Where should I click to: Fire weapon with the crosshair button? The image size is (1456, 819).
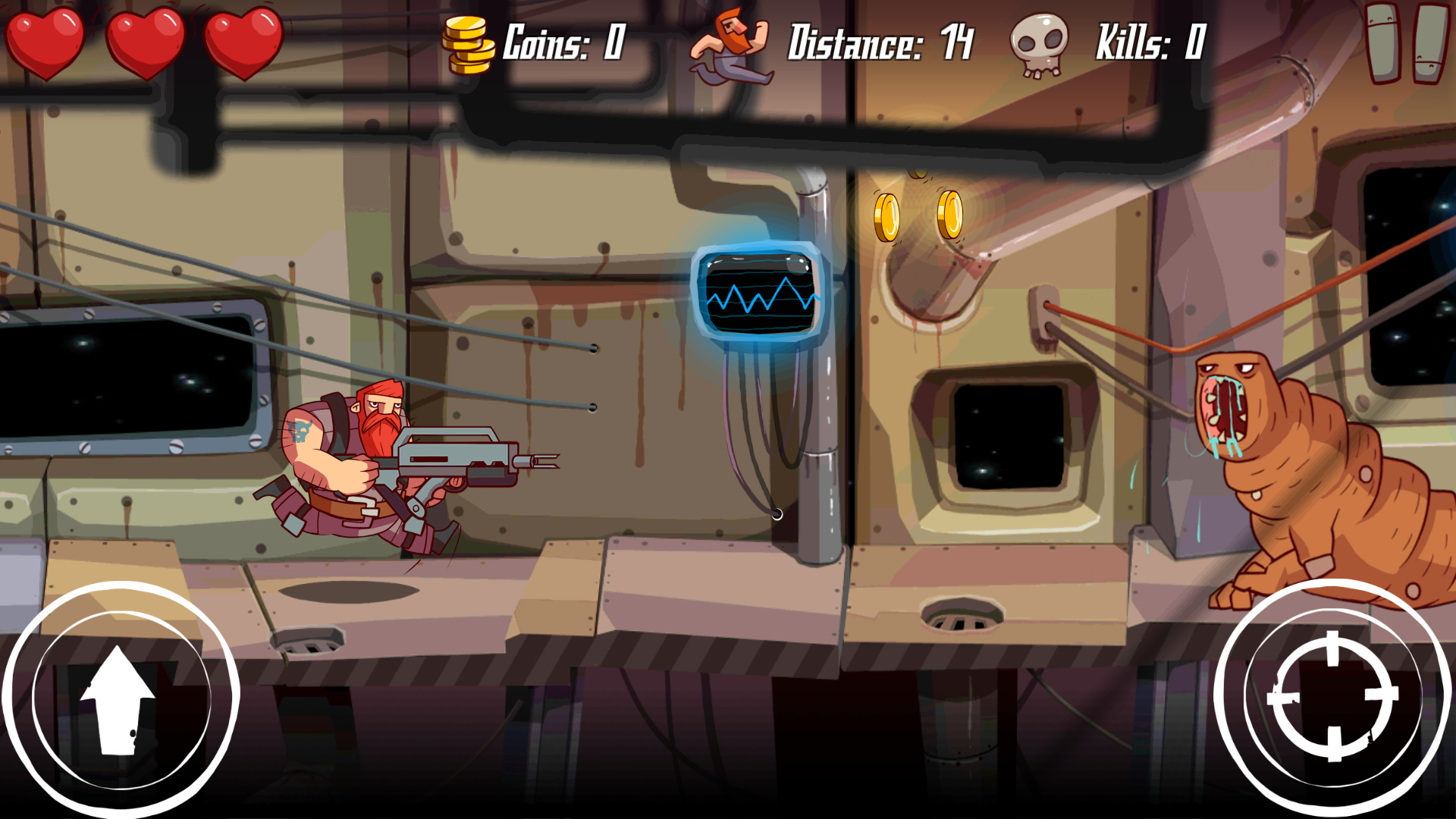[1332, 695]
